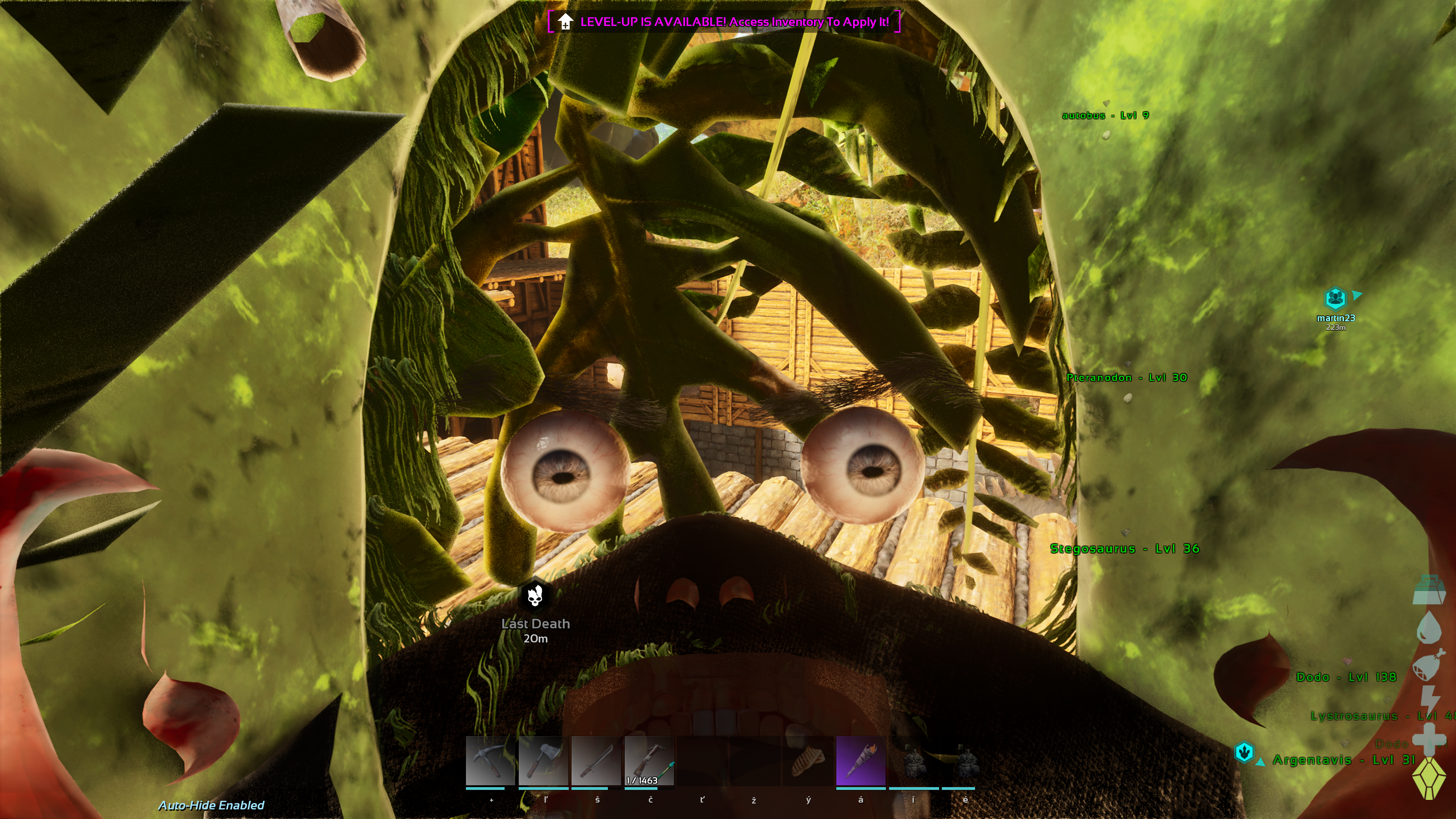Select the Last Death skull marker
This screenshot has height=819, width=1456.
point(535,596)
